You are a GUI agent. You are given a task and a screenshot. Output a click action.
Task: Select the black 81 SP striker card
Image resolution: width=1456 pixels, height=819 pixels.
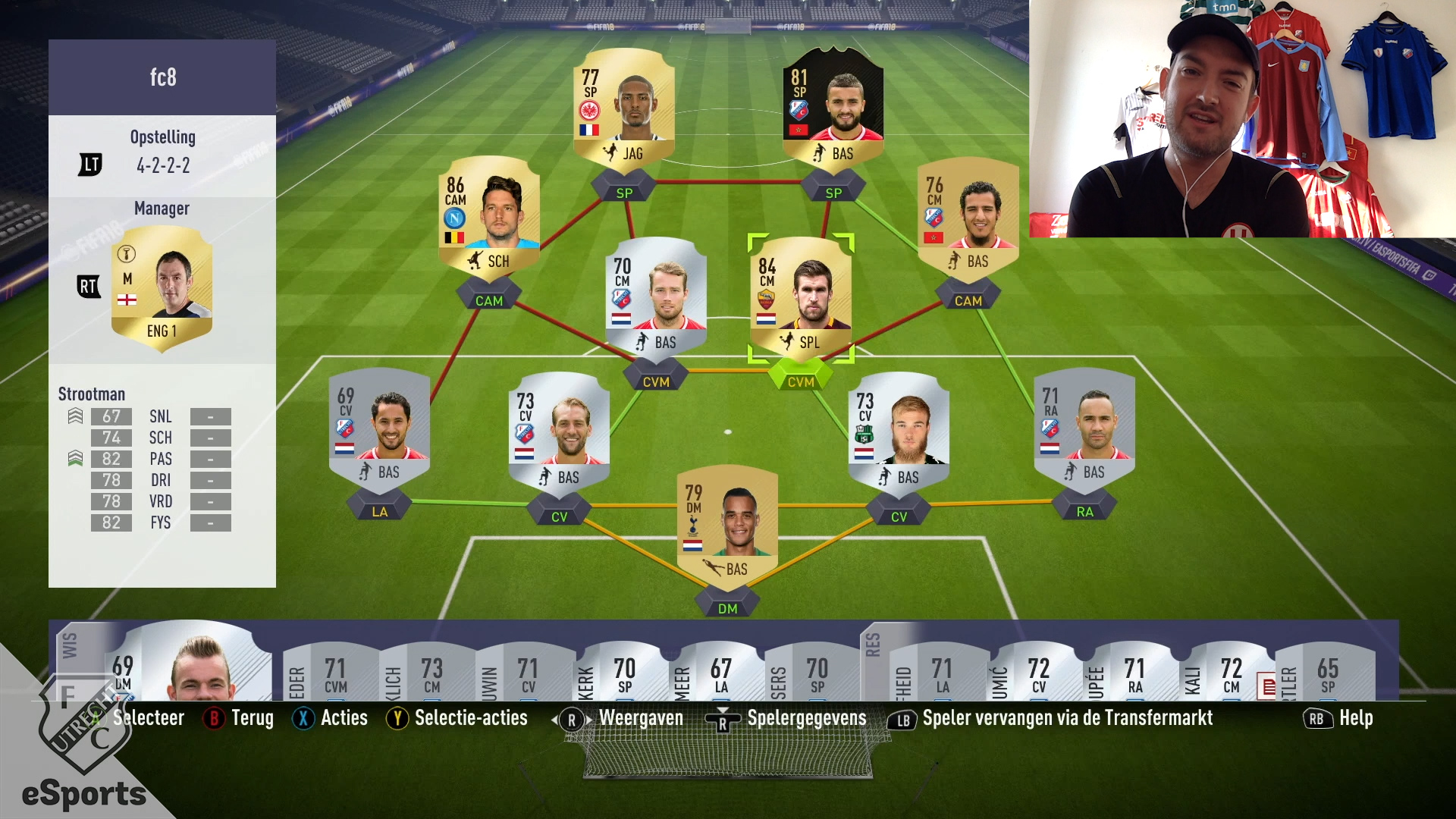833,108
